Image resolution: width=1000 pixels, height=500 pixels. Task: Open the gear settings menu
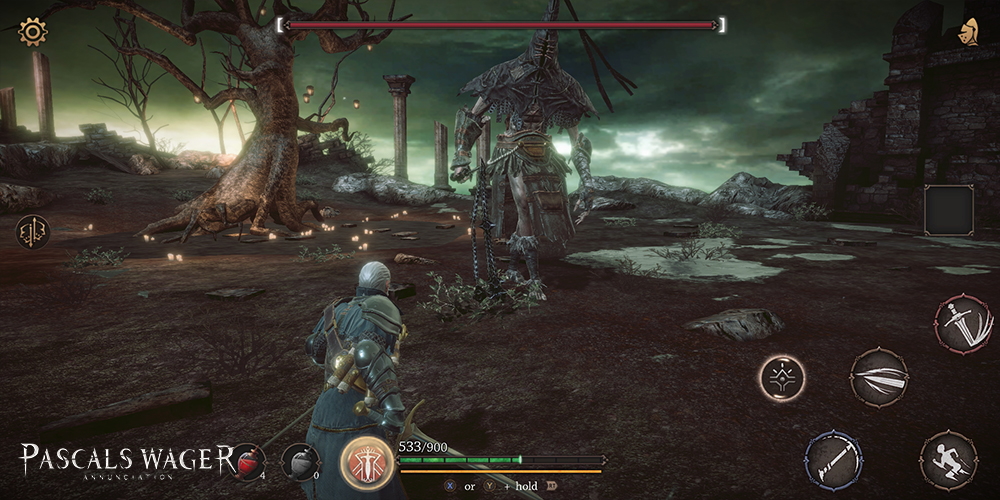tap(33, 32)
